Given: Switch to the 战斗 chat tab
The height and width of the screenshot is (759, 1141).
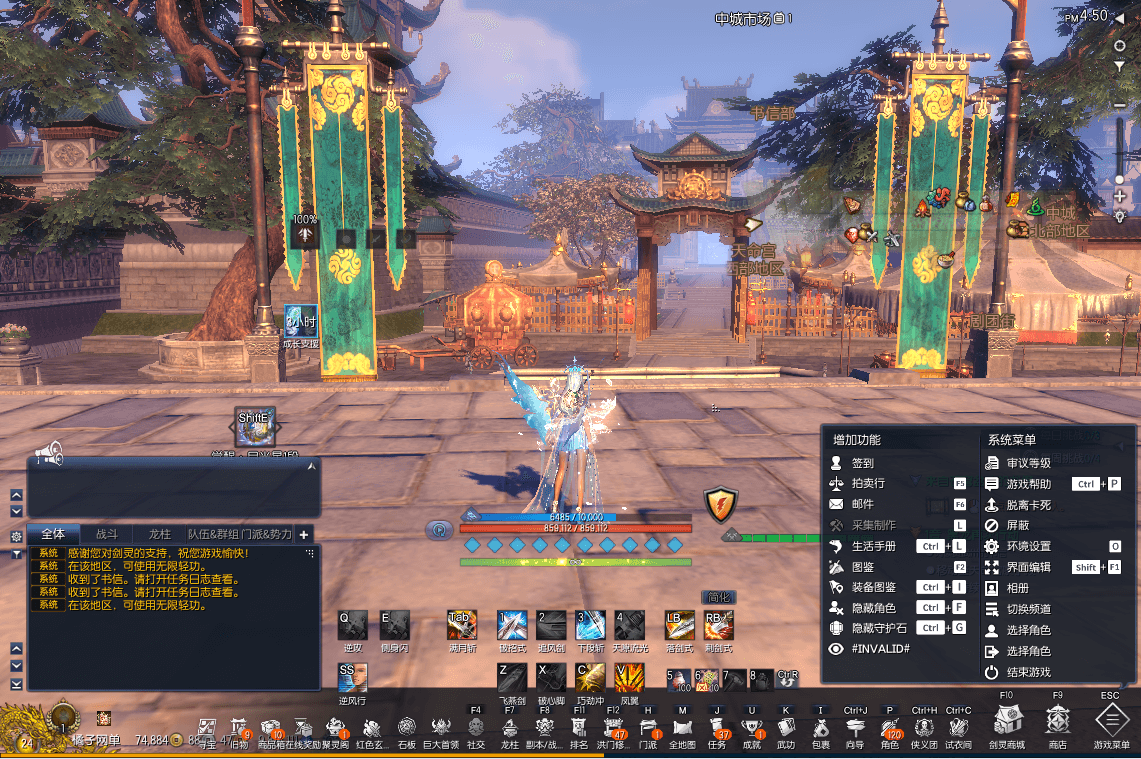Looking at the screenshot, I should [x=107, y=534].
